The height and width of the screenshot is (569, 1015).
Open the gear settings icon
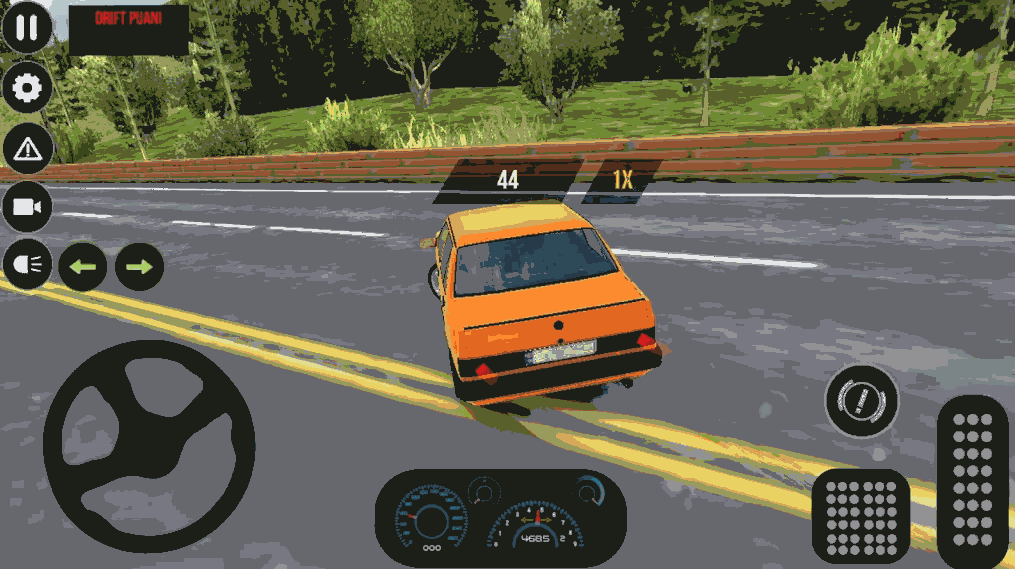click(27, 89)
